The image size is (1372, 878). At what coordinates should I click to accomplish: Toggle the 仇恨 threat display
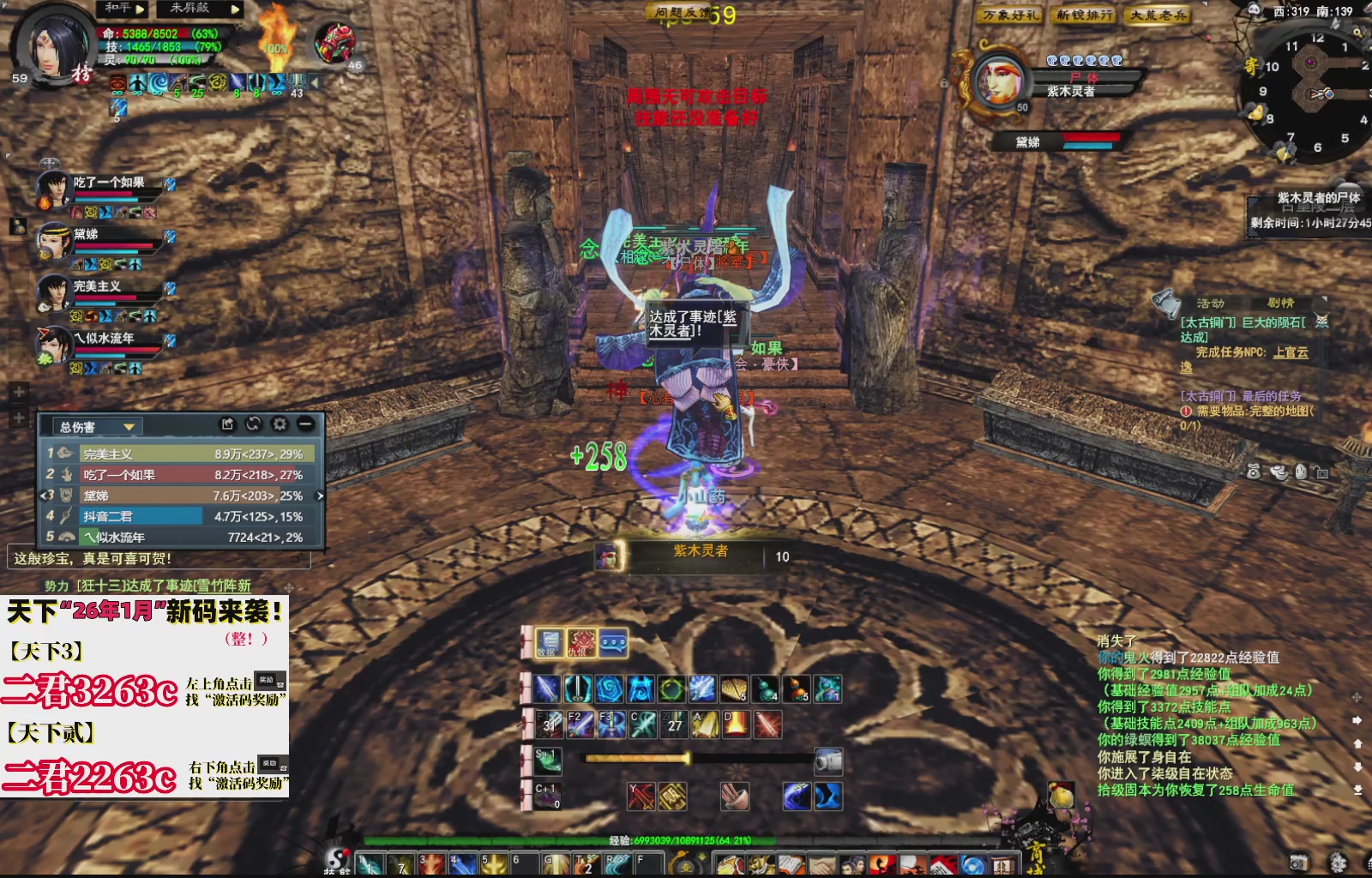(581, 643)
